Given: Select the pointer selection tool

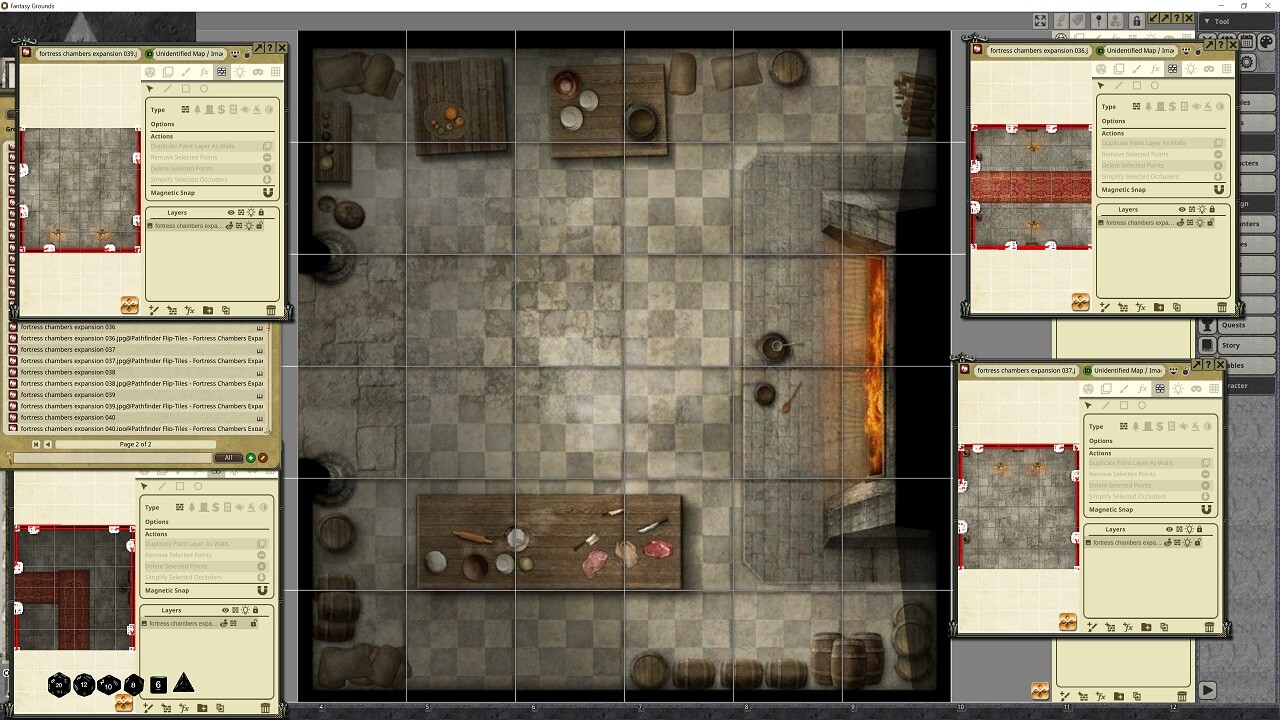Looking at the screenshot, I should coord(150,88).
